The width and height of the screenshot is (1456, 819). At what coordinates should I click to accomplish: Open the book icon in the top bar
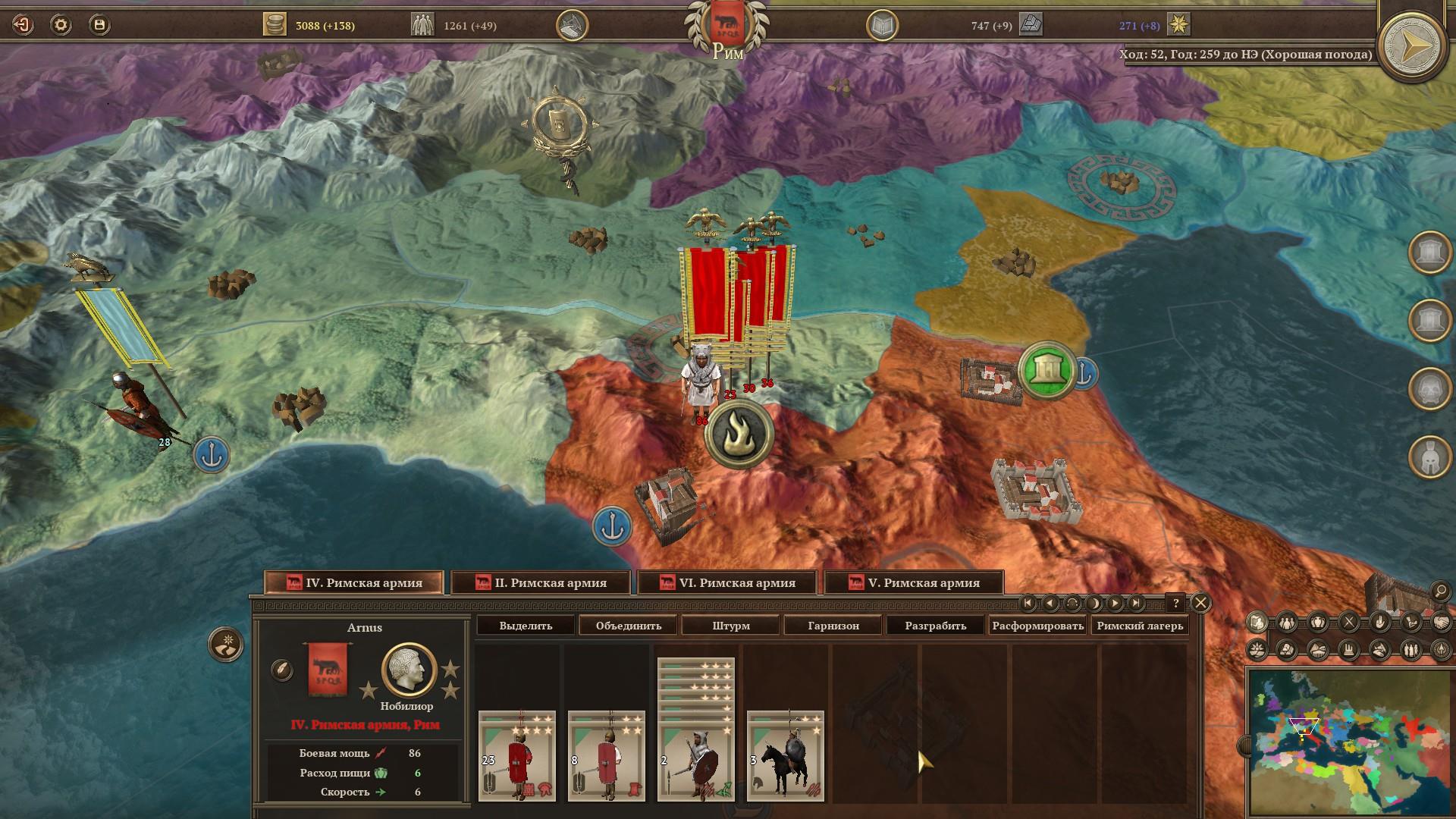point(882,26)
